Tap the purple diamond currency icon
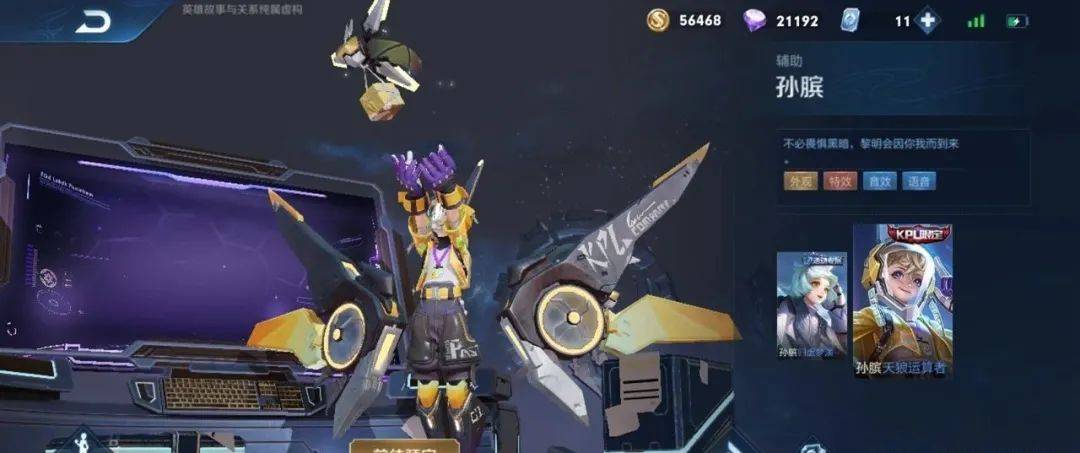1080x453 pixels. point(754,21)
